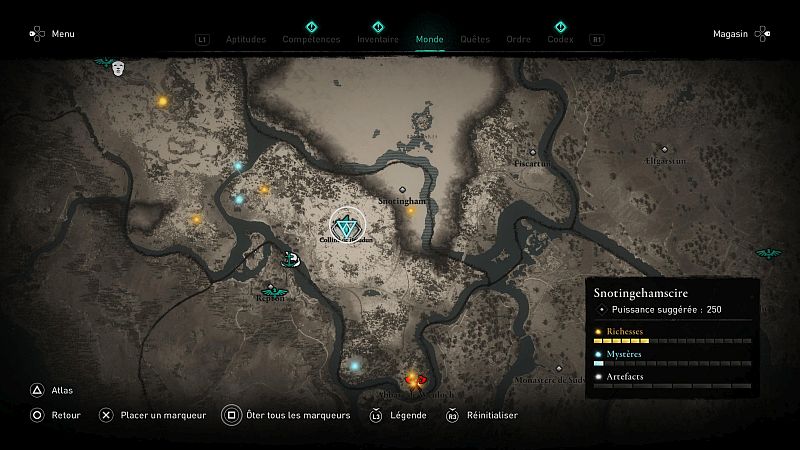Select the circled synchronization point marker
Viewport: 800px width, 450px height.
348,227
